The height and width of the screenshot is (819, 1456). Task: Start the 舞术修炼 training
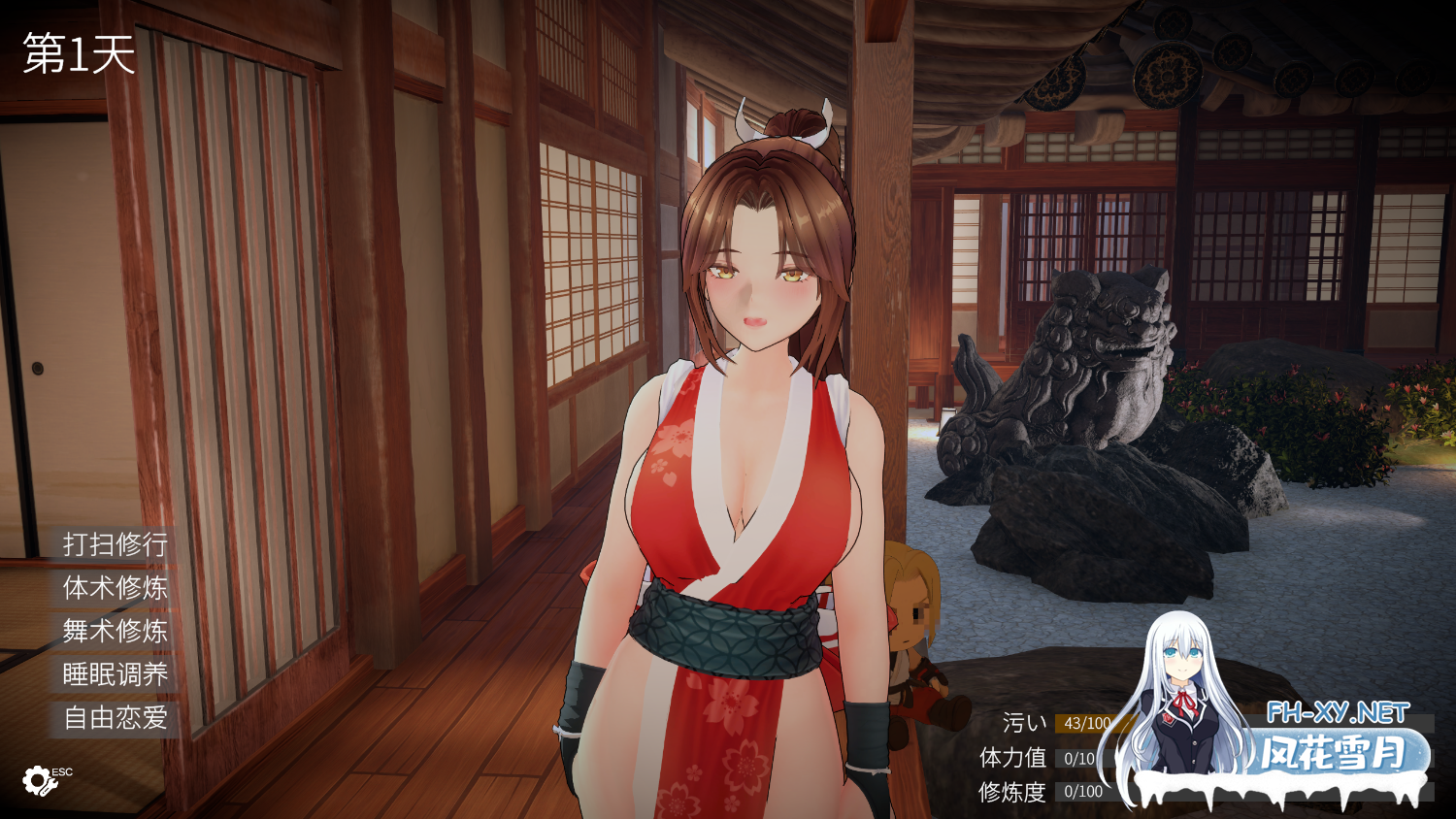point(115,632)
